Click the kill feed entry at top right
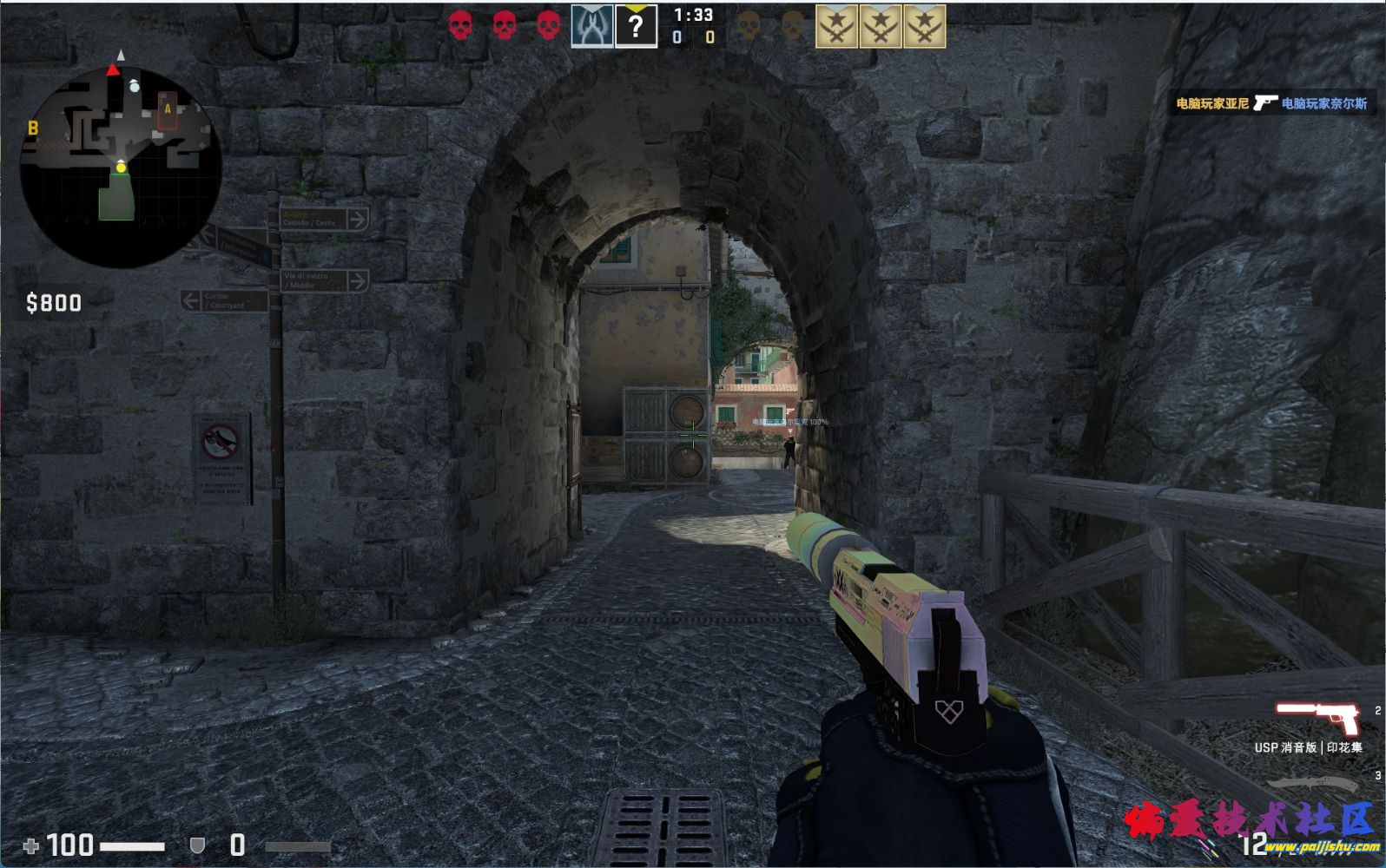1386x868 pixels. click(x=1271, y=103)
